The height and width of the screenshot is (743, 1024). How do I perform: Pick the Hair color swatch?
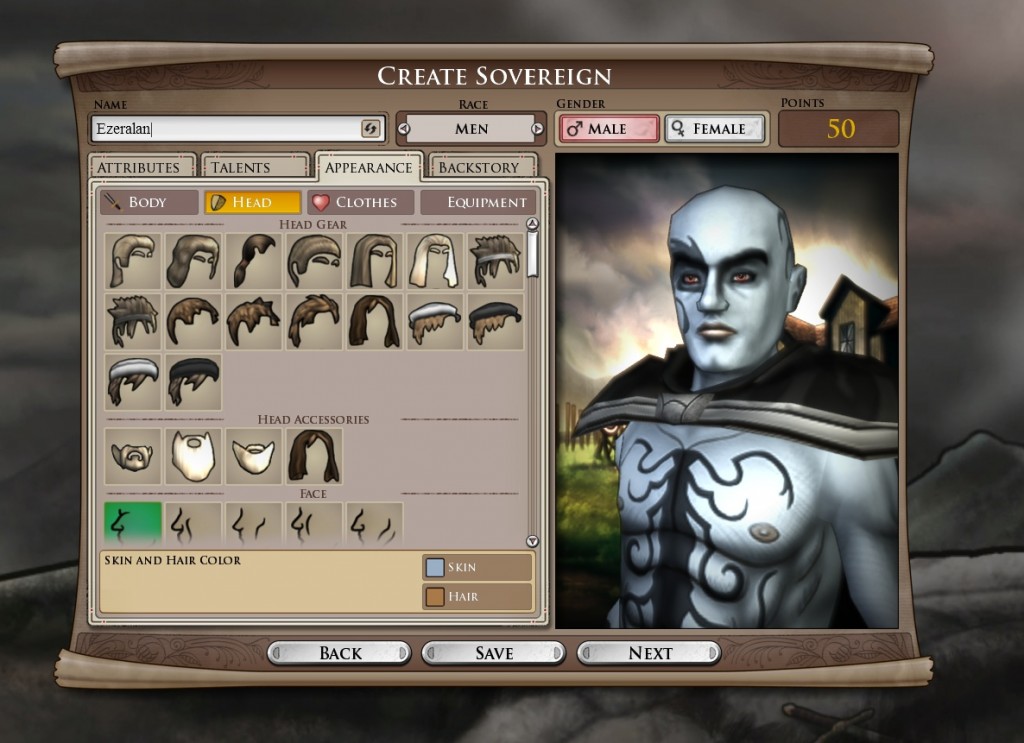pyautogui.click(x=435, y=597)
